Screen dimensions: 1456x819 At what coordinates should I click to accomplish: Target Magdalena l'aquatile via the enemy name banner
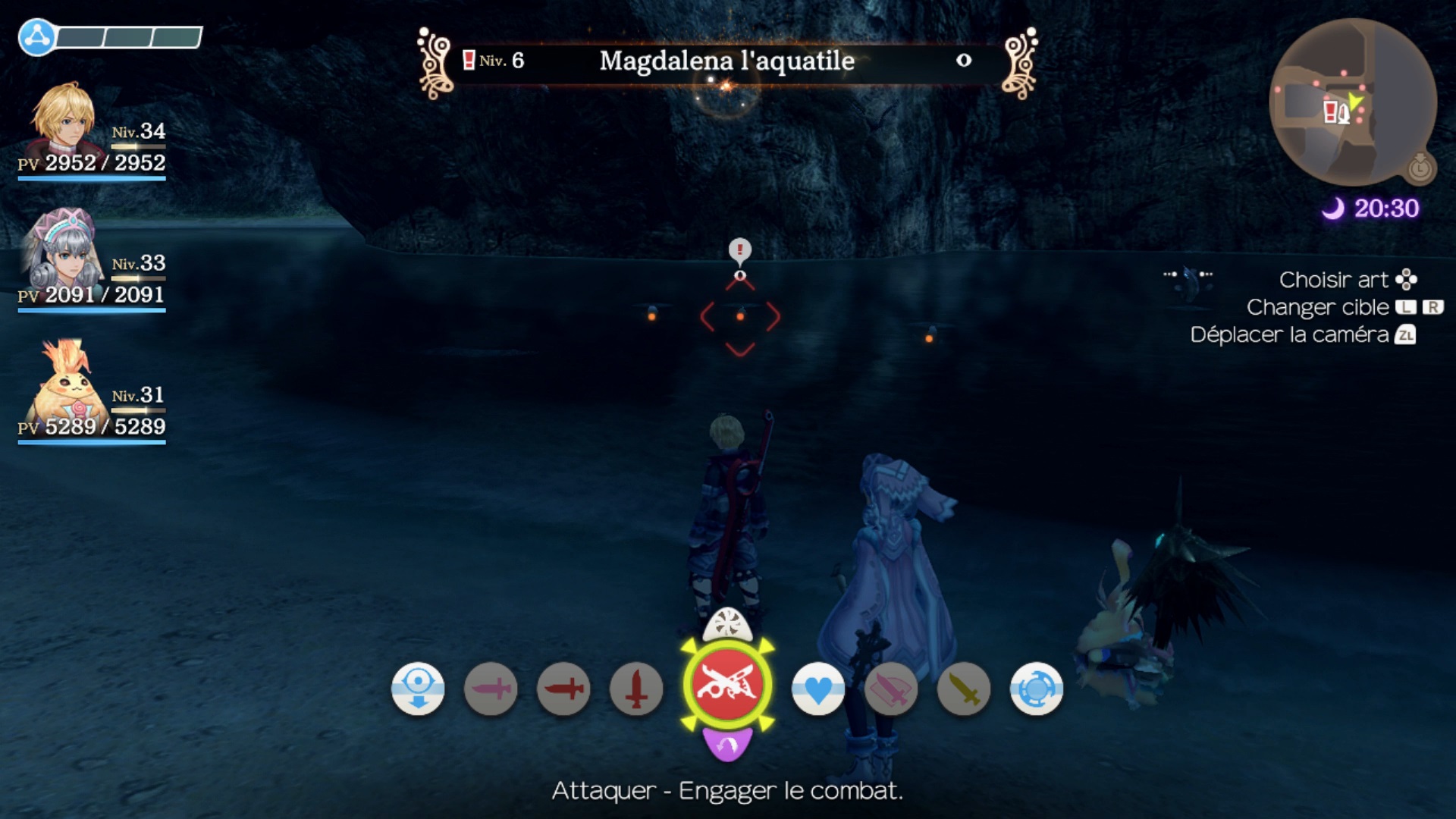(x=726, y=61)
